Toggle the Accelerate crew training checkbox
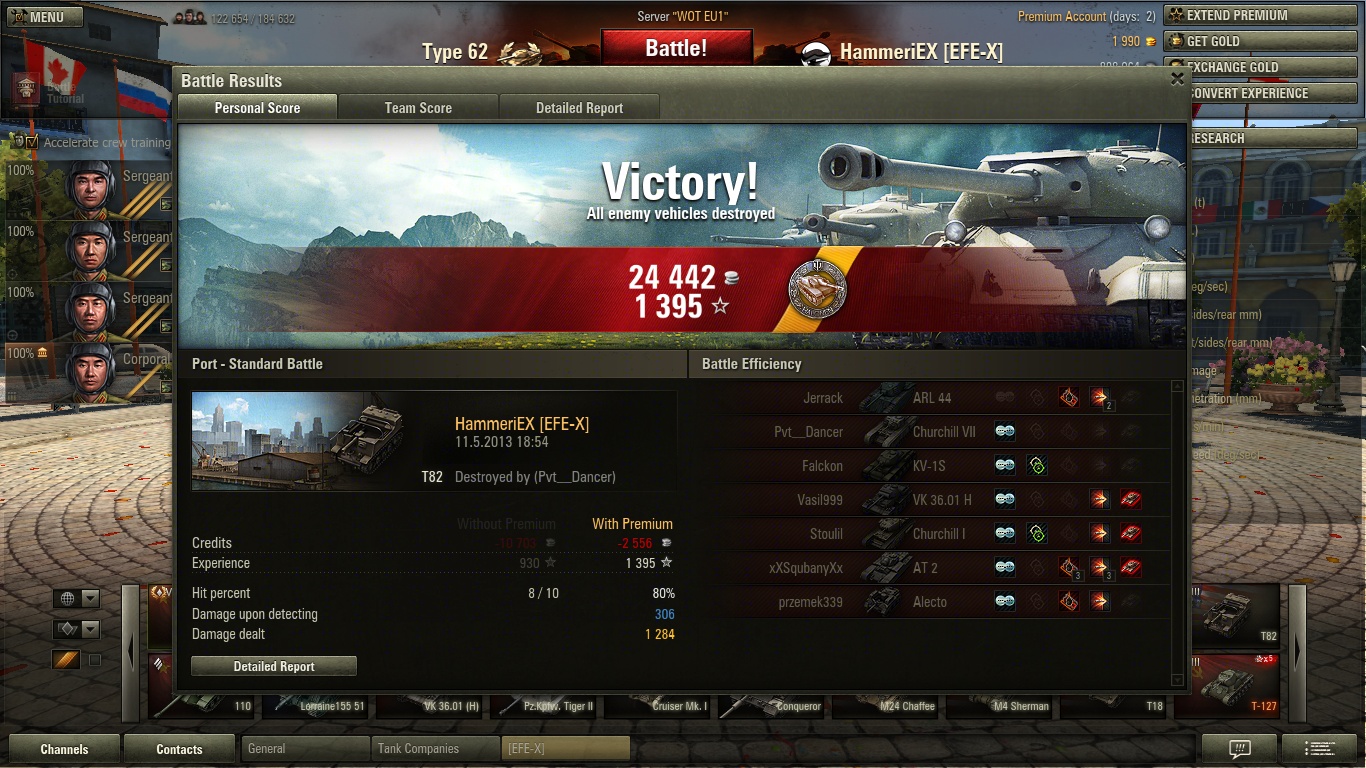Screen dimensions: 1366x768 (33, 142)
